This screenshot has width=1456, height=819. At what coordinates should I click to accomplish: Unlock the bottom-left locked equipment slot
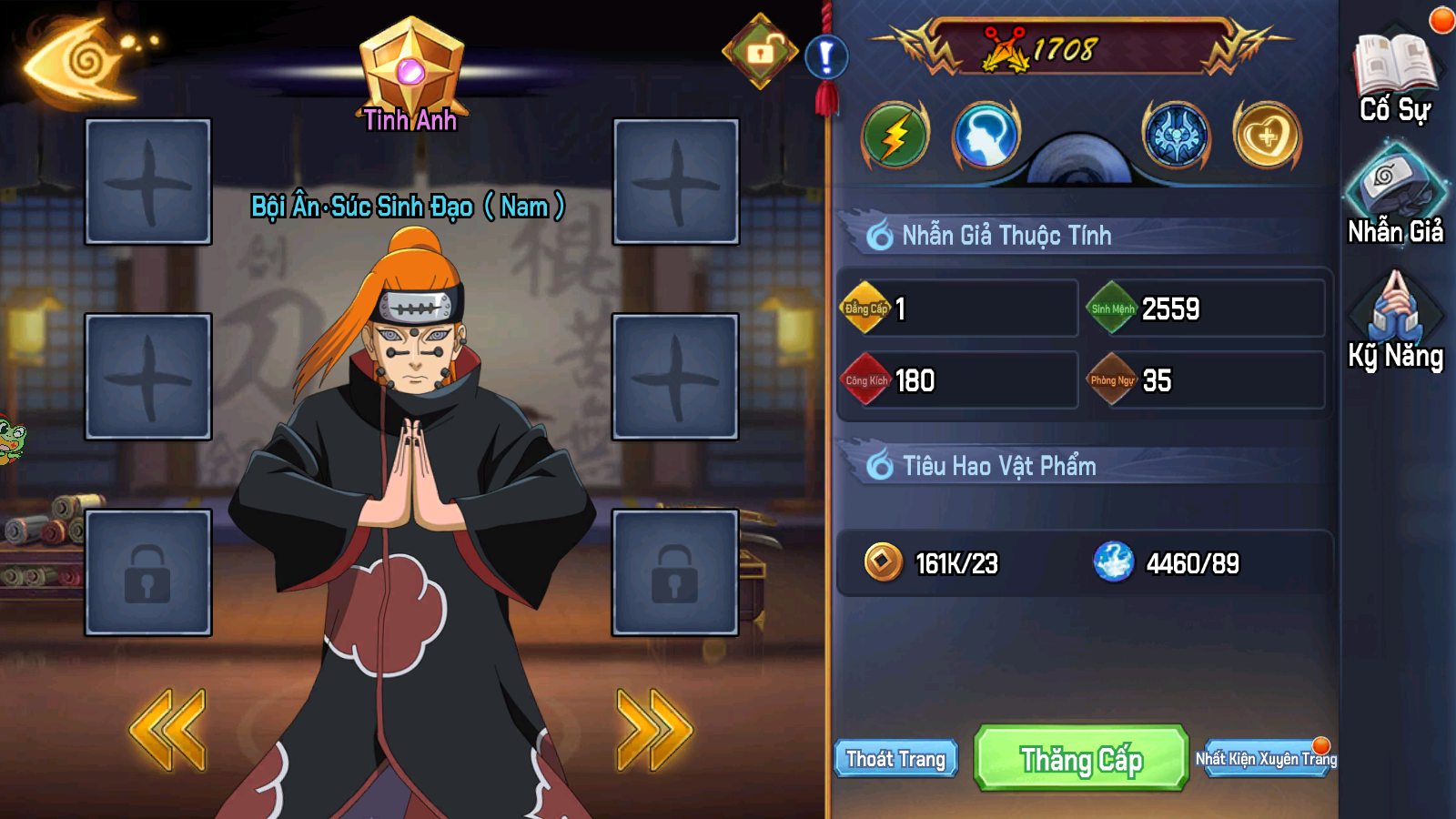pyautogui.click(x=148, y=571)
